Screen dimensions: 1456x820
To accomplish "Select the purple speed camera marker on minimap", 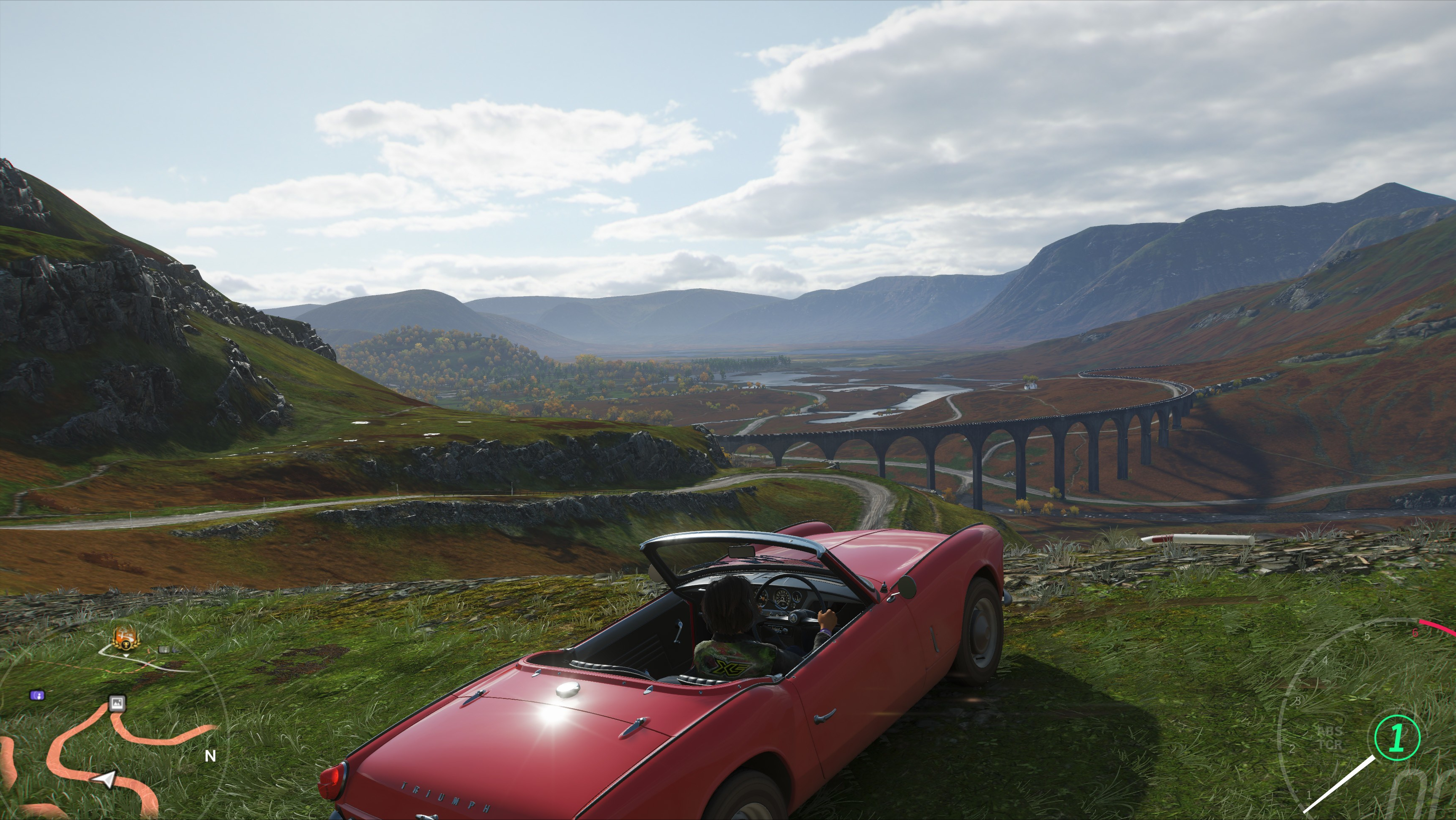I will point(37,695).
